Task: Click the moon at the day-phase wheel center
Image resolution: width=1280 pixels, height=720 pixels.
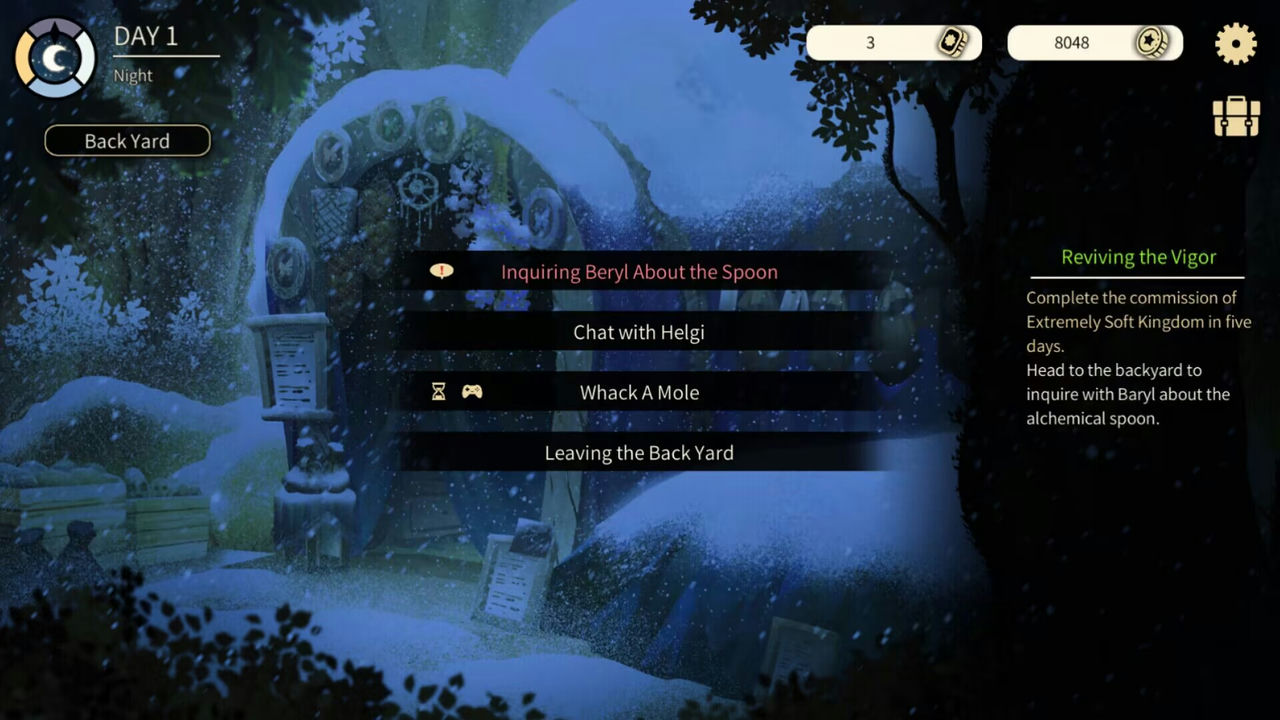Action: tap(57, 57)
